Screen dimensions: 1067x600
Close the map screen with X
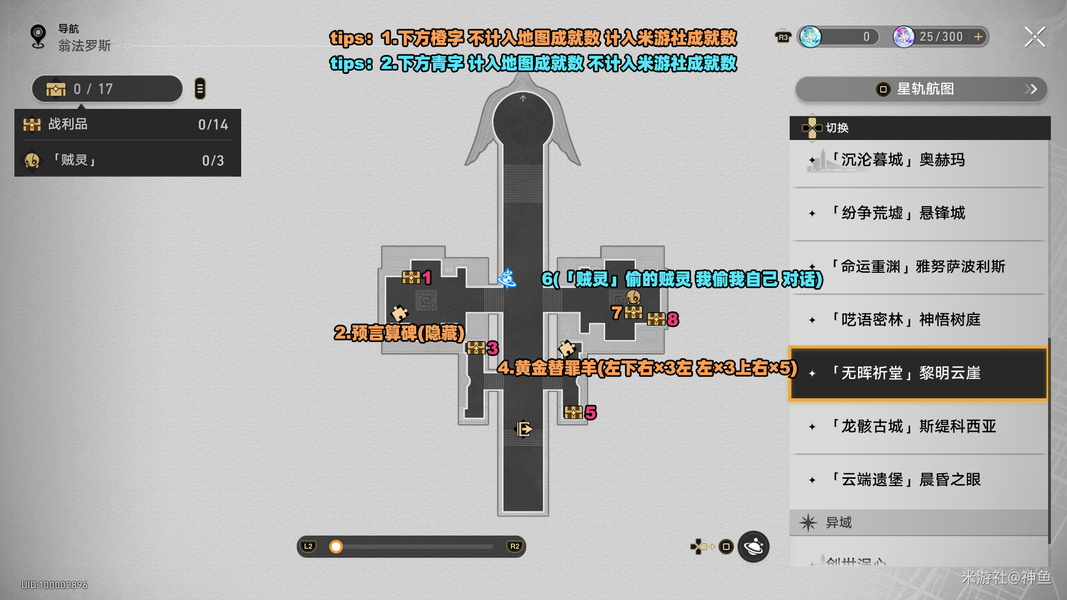[1035, 37]
